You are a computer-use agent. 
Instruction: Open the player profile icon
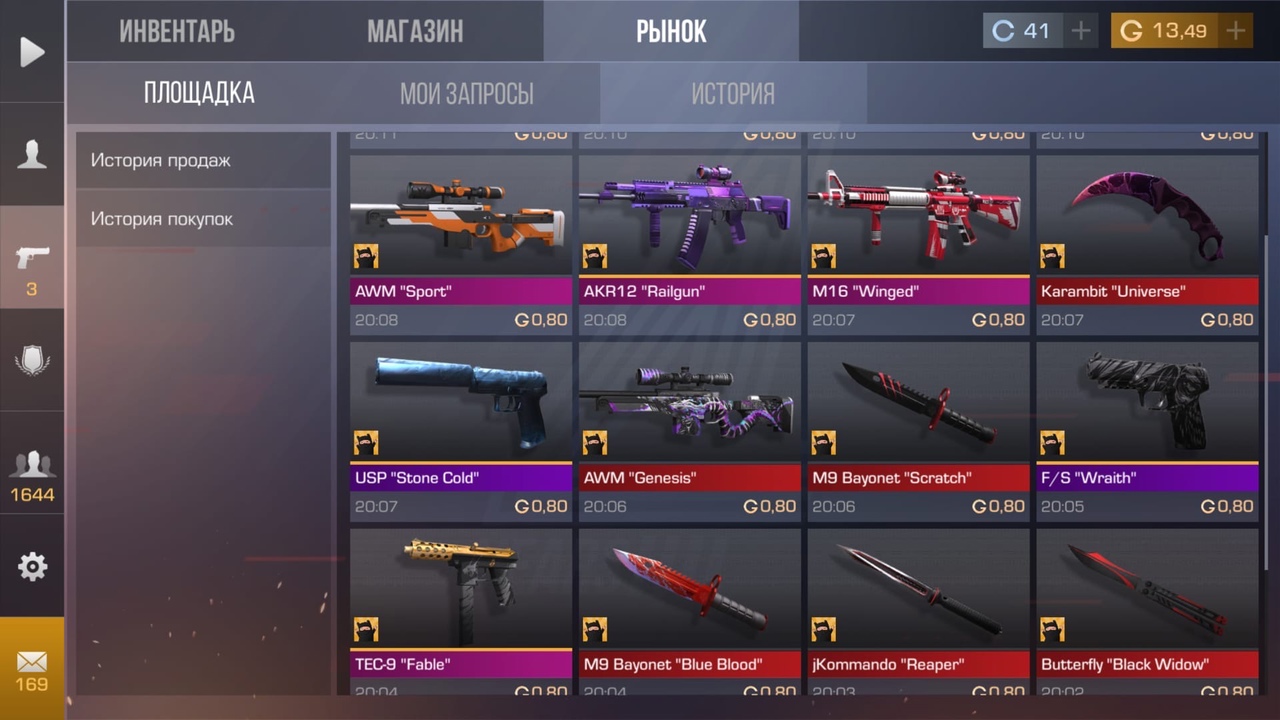[32, 154]
